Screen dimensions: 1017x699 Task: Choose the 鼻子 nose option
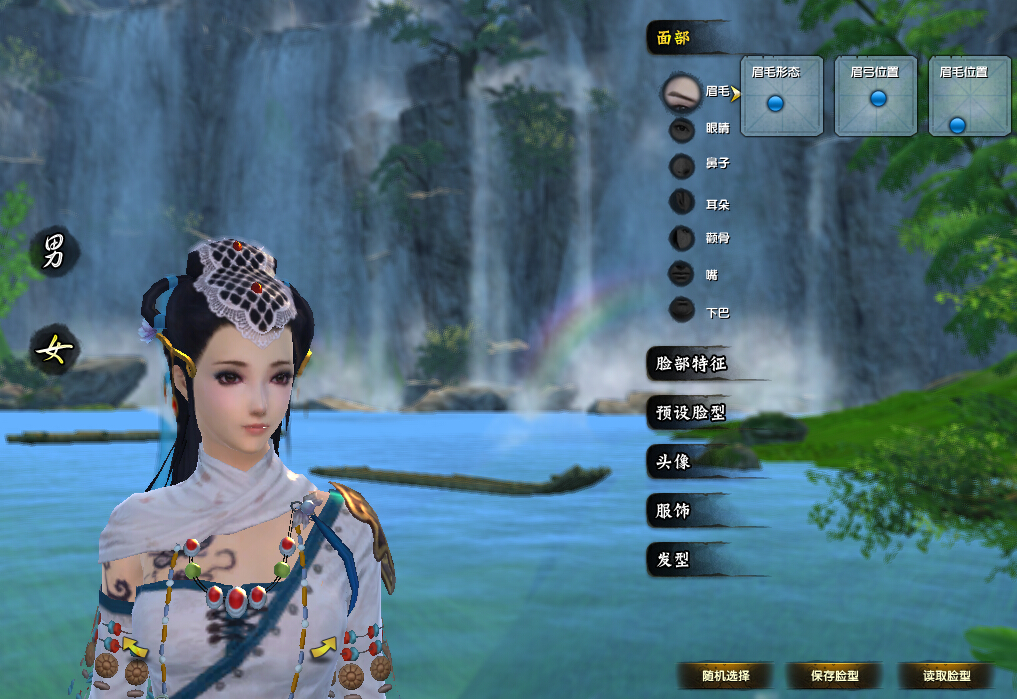click(682, 166)
